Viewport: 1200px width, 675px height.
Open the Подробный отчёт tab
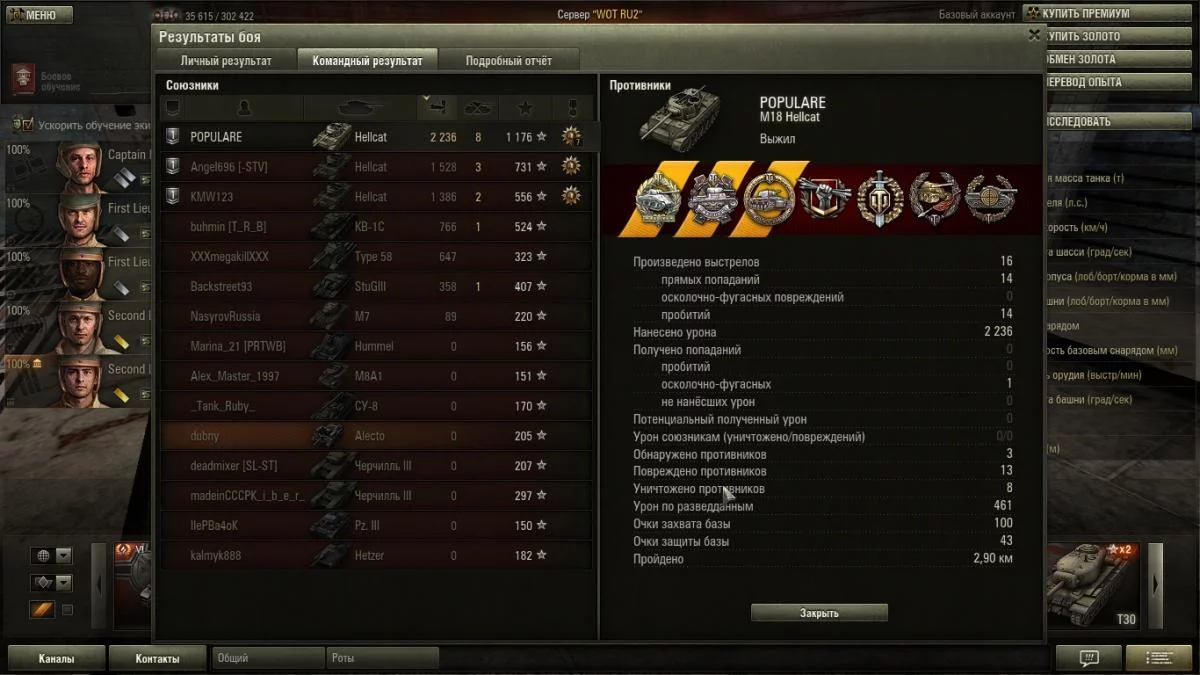508,60
